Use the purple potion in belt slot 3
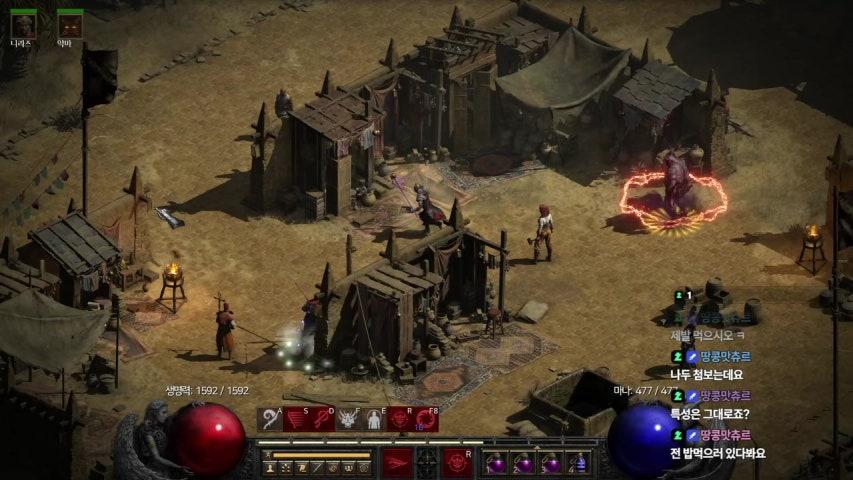Image resolution: width=853 pixels, height=480 pixels. [550, 463]
